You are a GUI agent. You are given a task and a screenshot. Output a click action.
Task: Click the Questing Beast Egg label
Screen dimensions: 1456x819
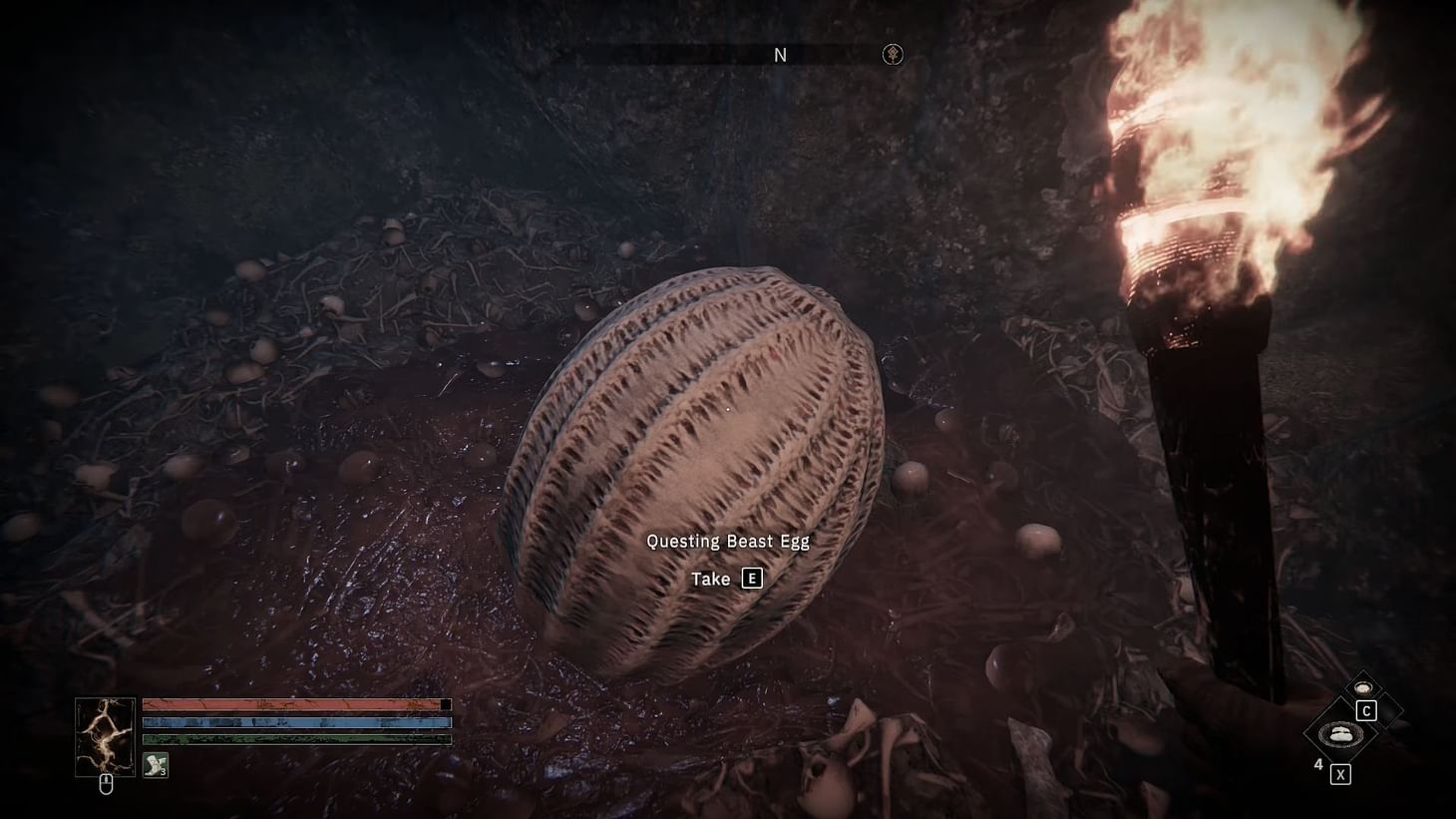click(728, 541)
